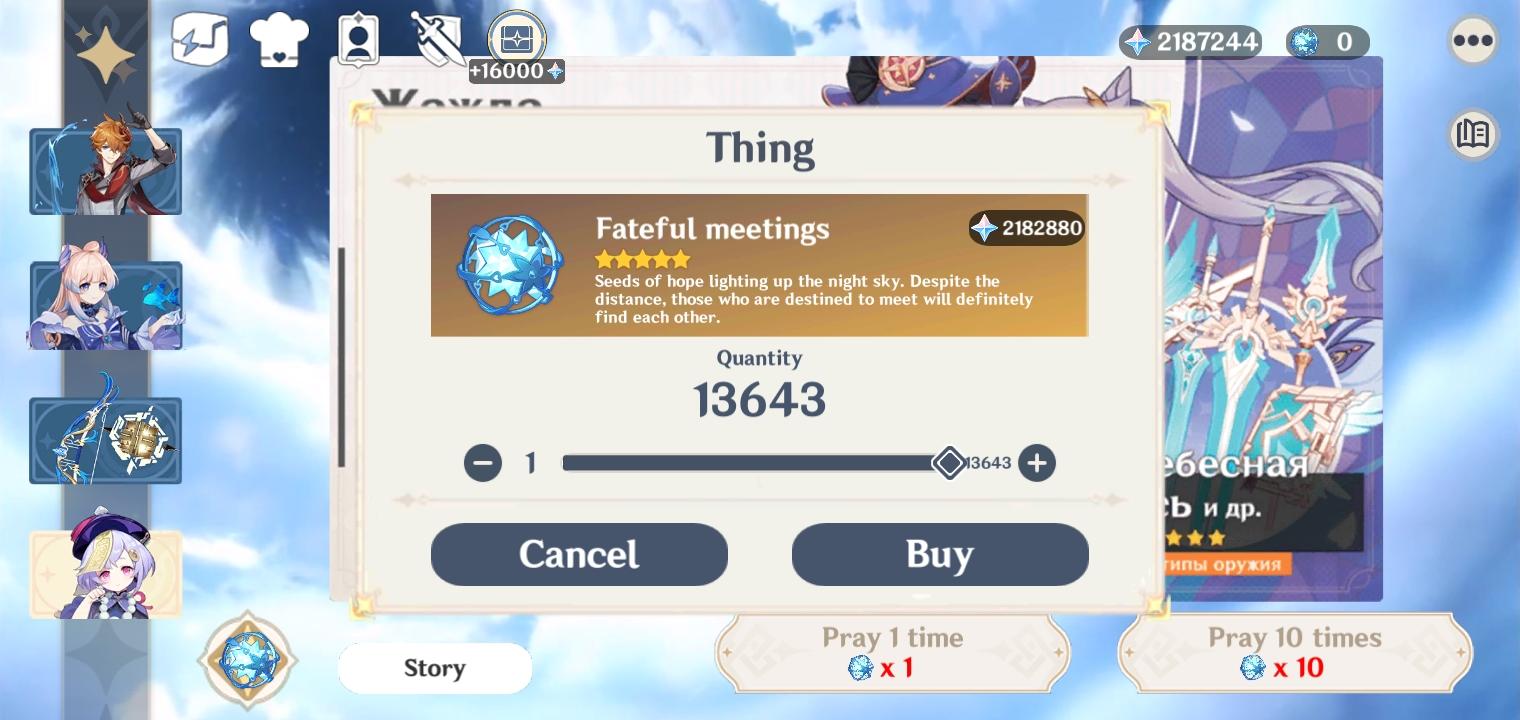Open the three-dots options menu
The height and width of the screenshot is (720, 1520).
tap(1472, 40)
